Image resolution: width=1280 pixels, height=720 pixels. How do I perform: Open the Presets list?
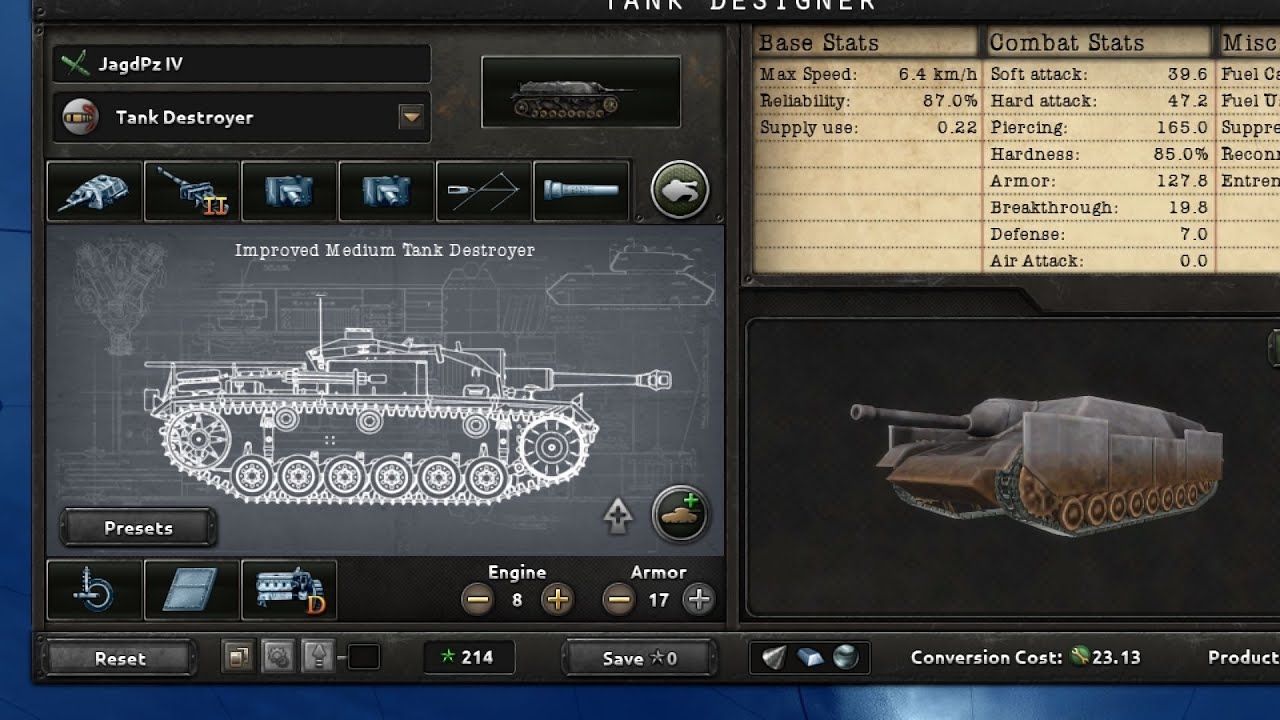[137, 528]
